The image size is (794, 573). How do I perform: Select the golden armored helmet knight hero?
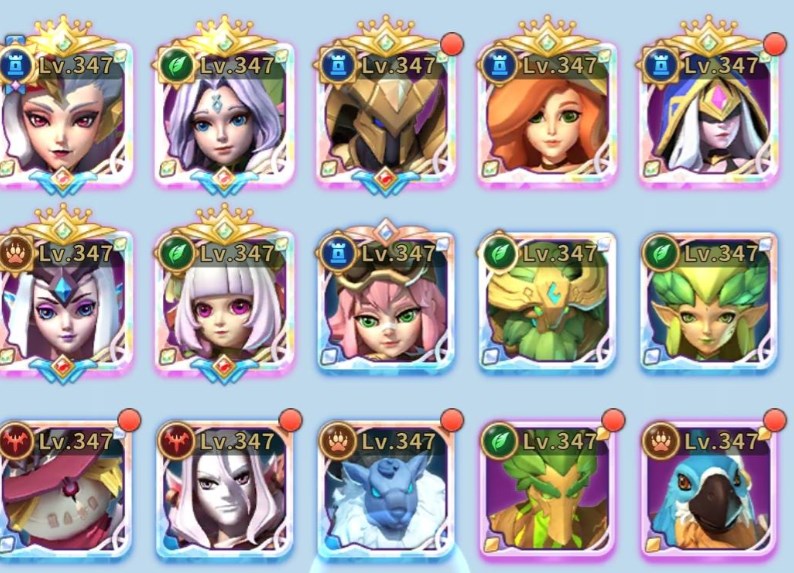click(x=387, y=120)
